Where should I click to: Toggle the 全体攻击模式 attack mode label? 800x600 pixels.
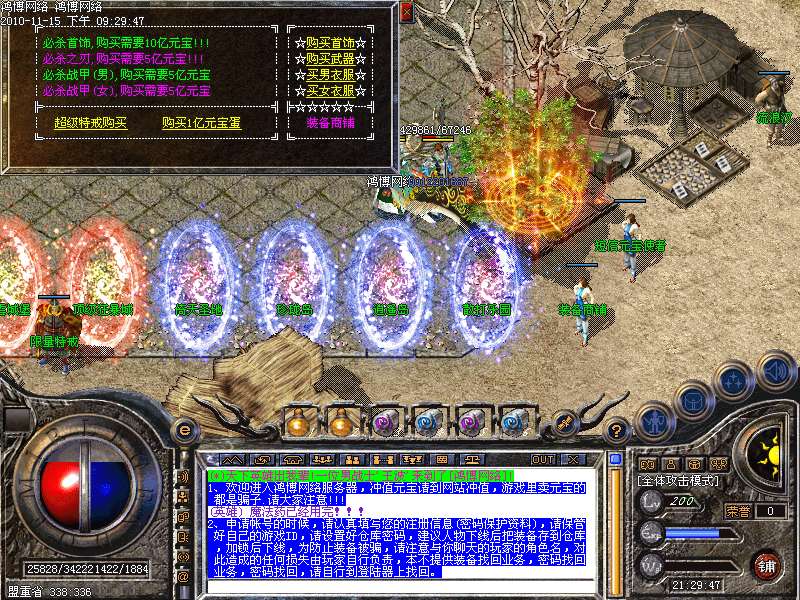pyautogui.click(x=676, y=481)
